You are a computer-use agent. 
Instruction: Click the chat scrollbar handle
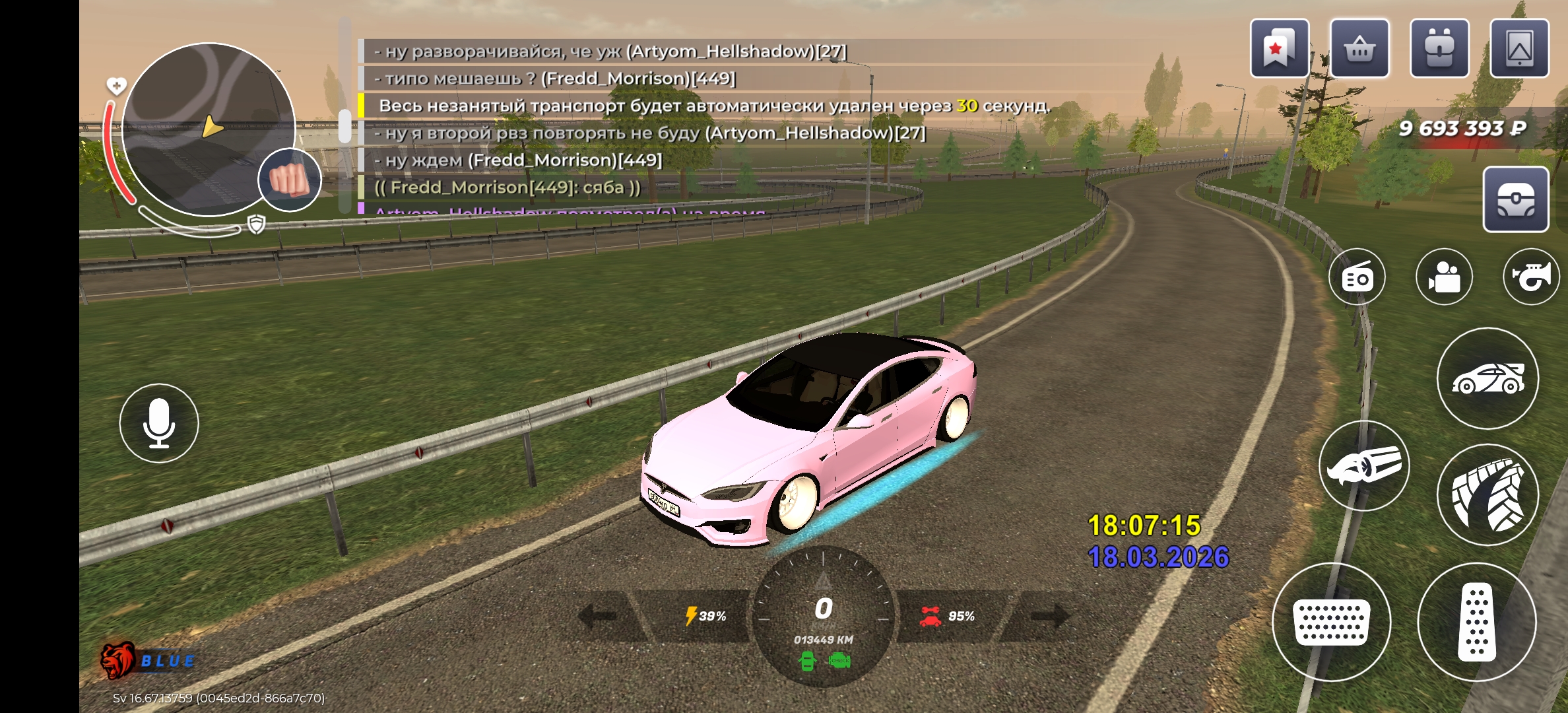click(344, 125)
